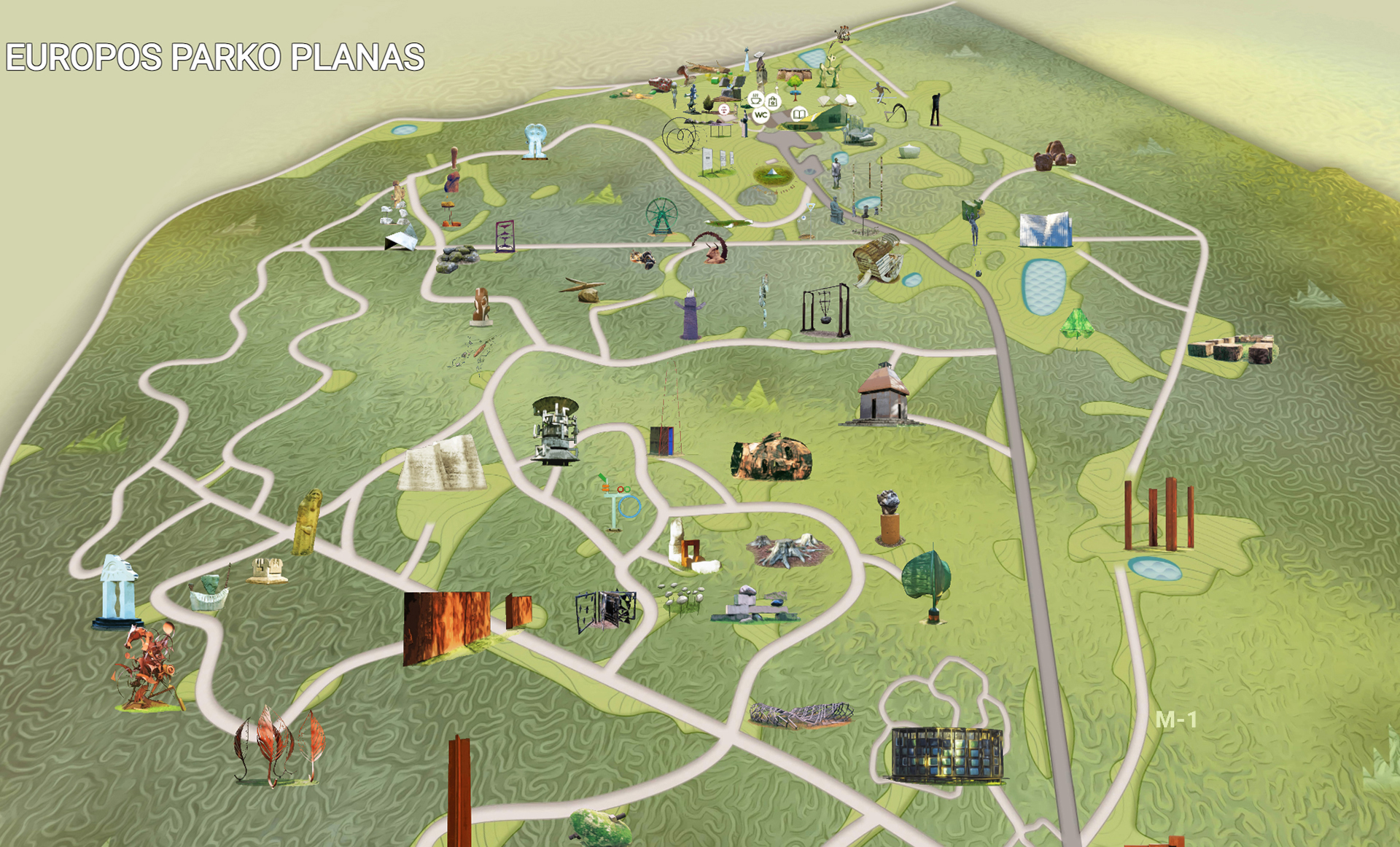Open the large rusty wall sculpture
Screen dimensions: 1400x847
(446, 626)
